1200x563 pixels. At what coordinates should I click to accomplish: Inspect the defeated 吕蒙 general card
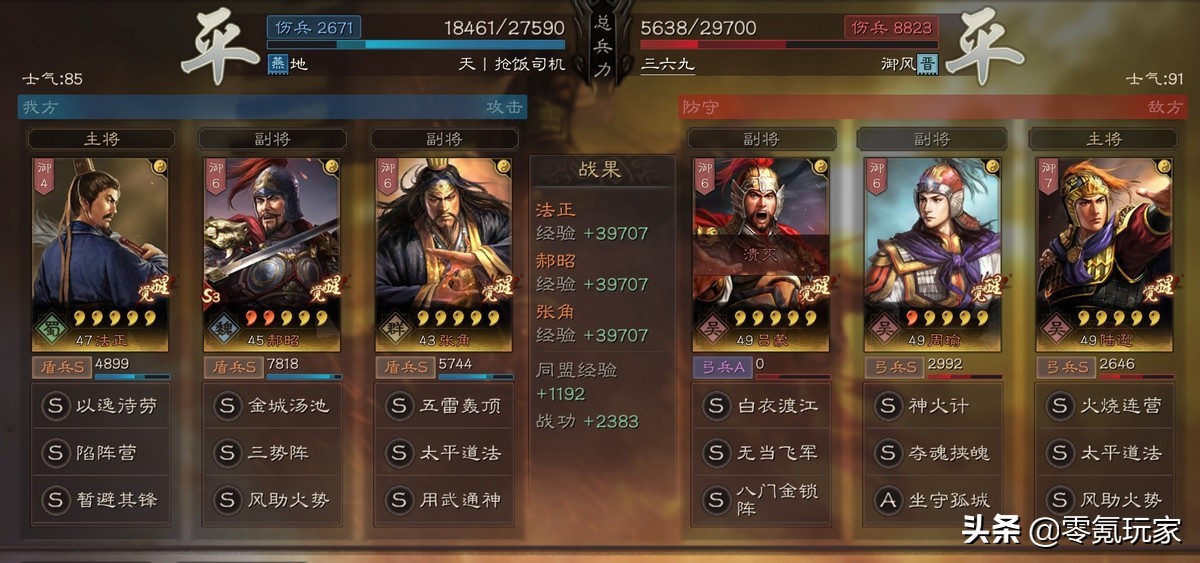[x=760, y=250]
